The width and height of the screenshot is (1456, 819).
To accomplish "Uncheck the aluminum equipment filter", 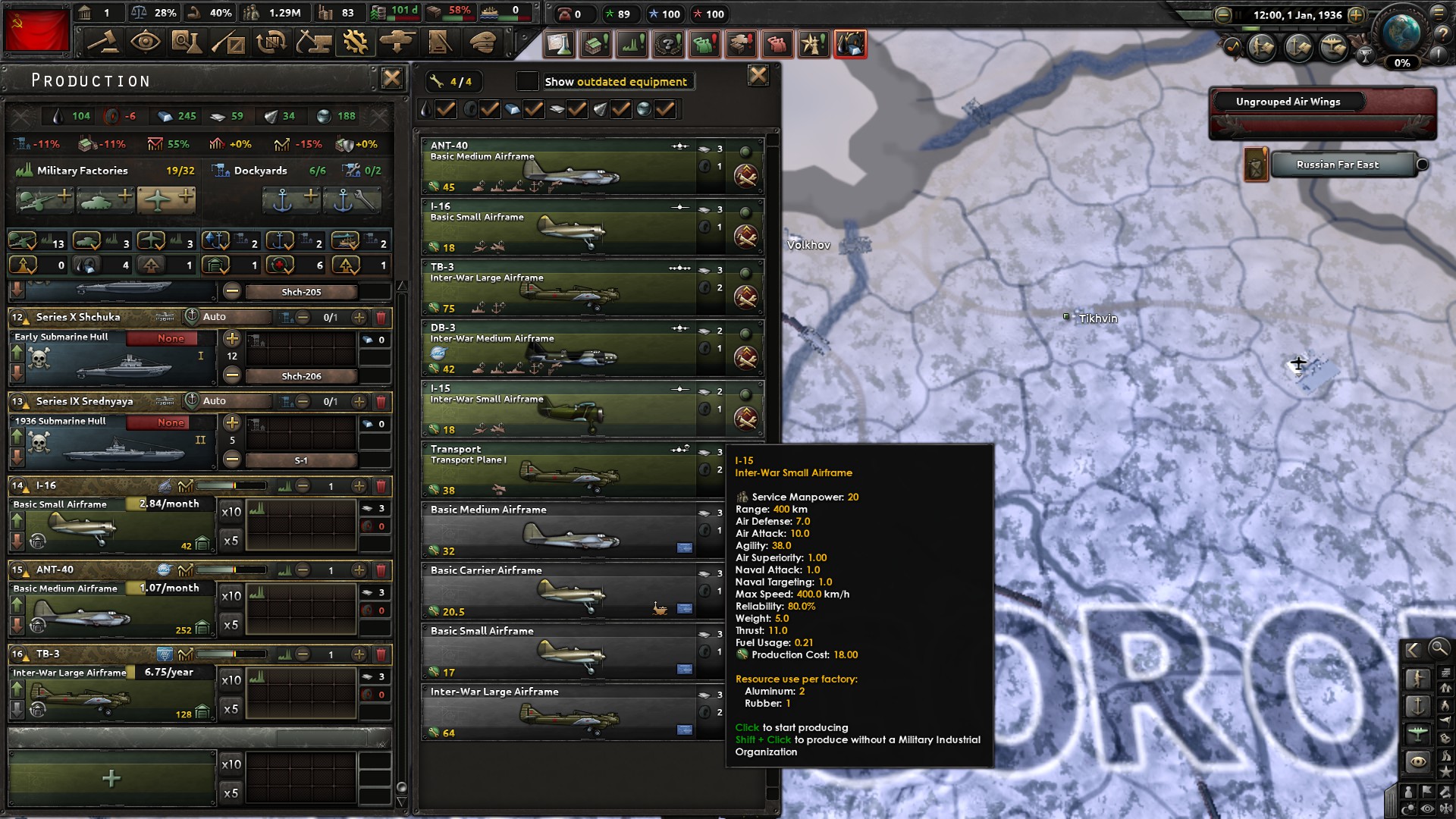I will click(x=532, y=109).
